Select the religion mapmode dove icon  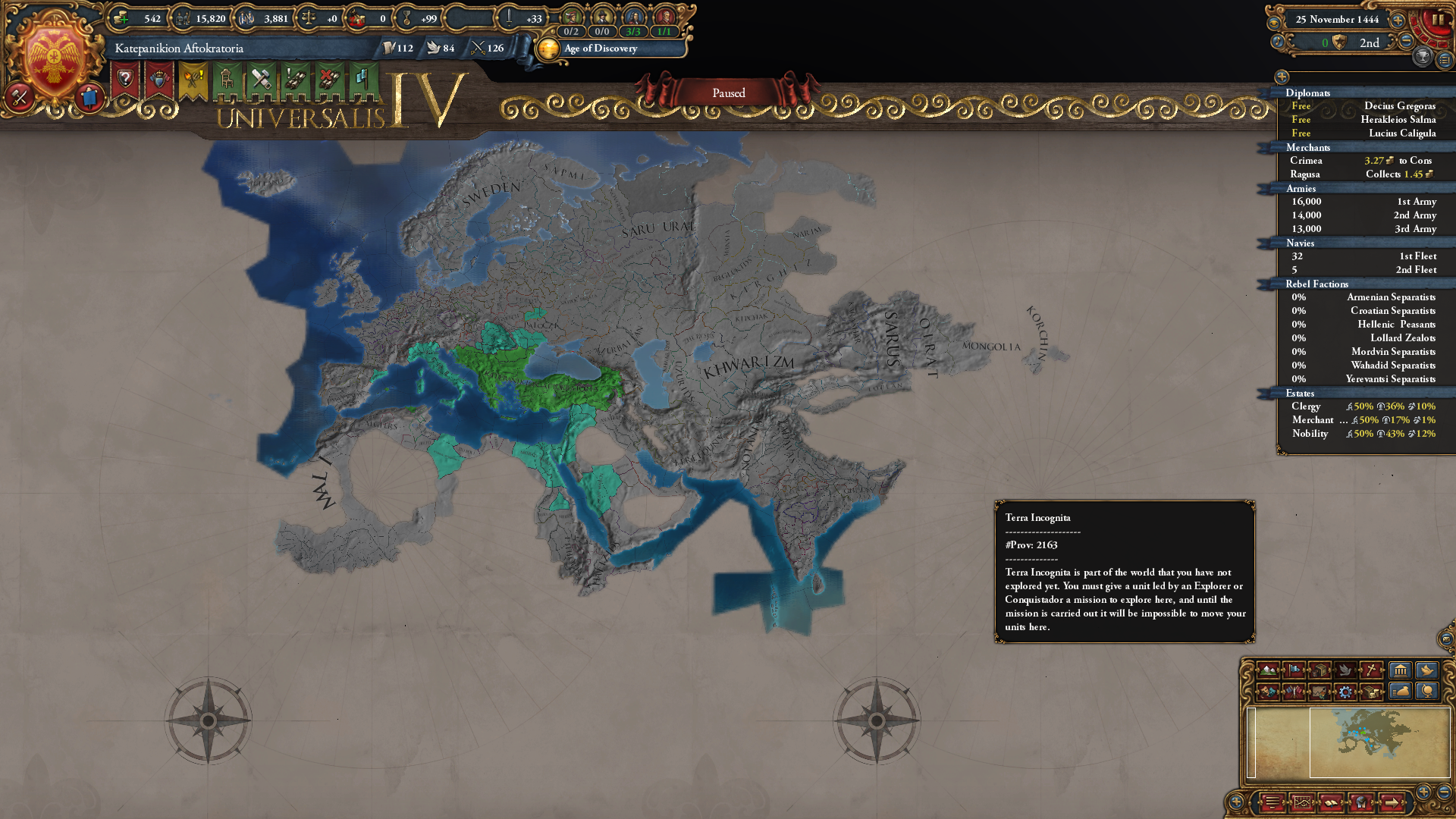(1345, 670)
